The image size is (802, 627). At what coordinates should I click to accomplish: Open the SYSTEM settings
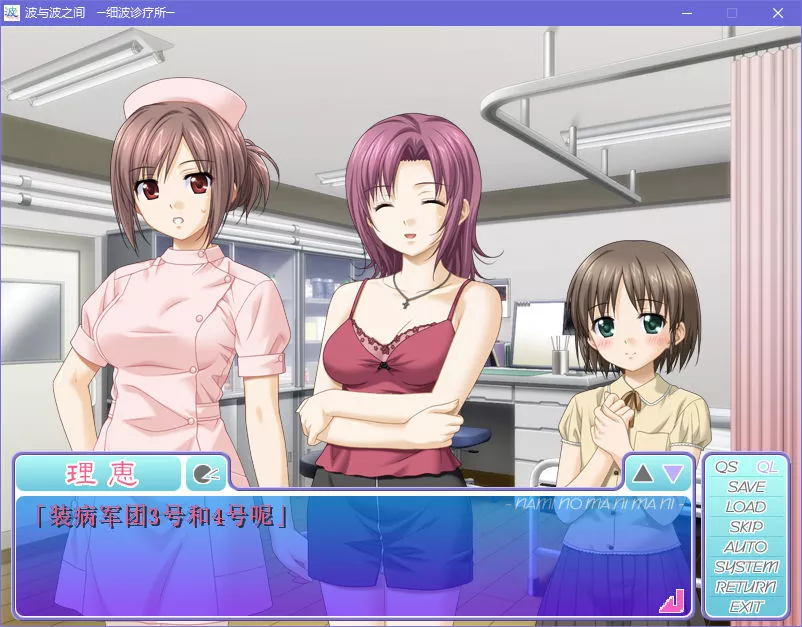(x=746, y=567)
